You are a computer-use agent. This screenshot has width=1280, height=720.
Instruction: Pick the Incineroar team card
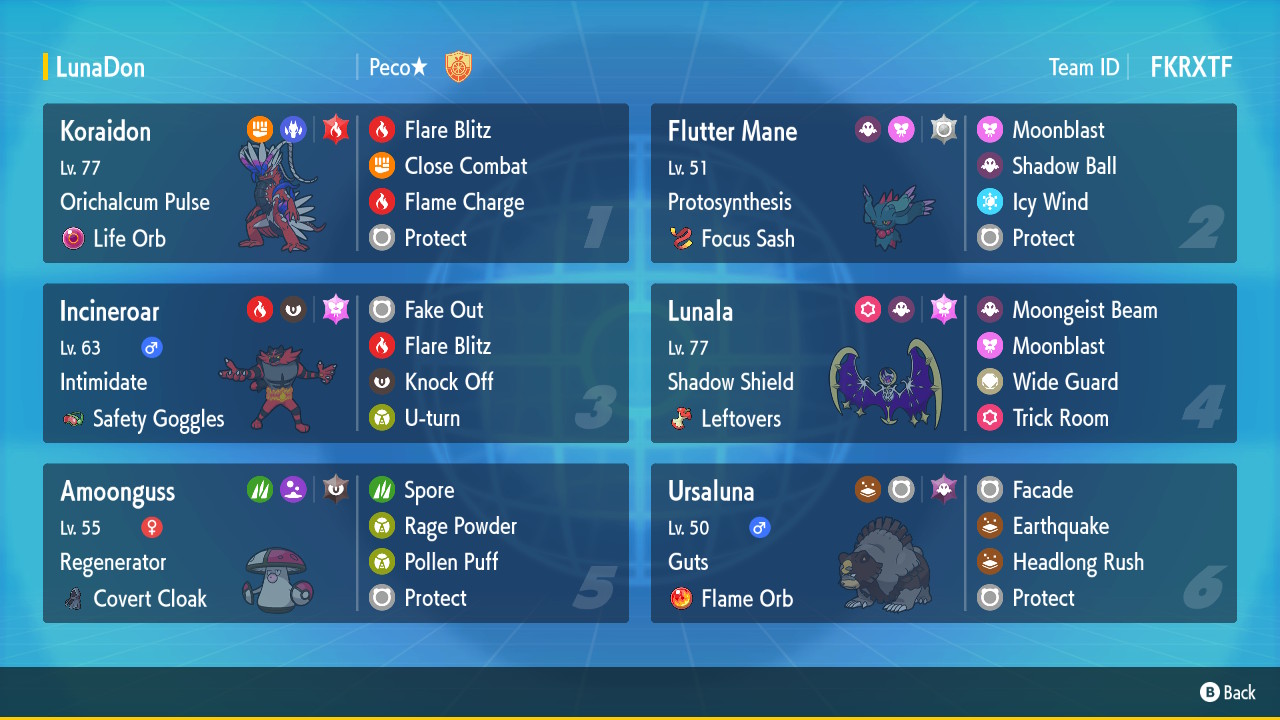[x=335, y=363]
